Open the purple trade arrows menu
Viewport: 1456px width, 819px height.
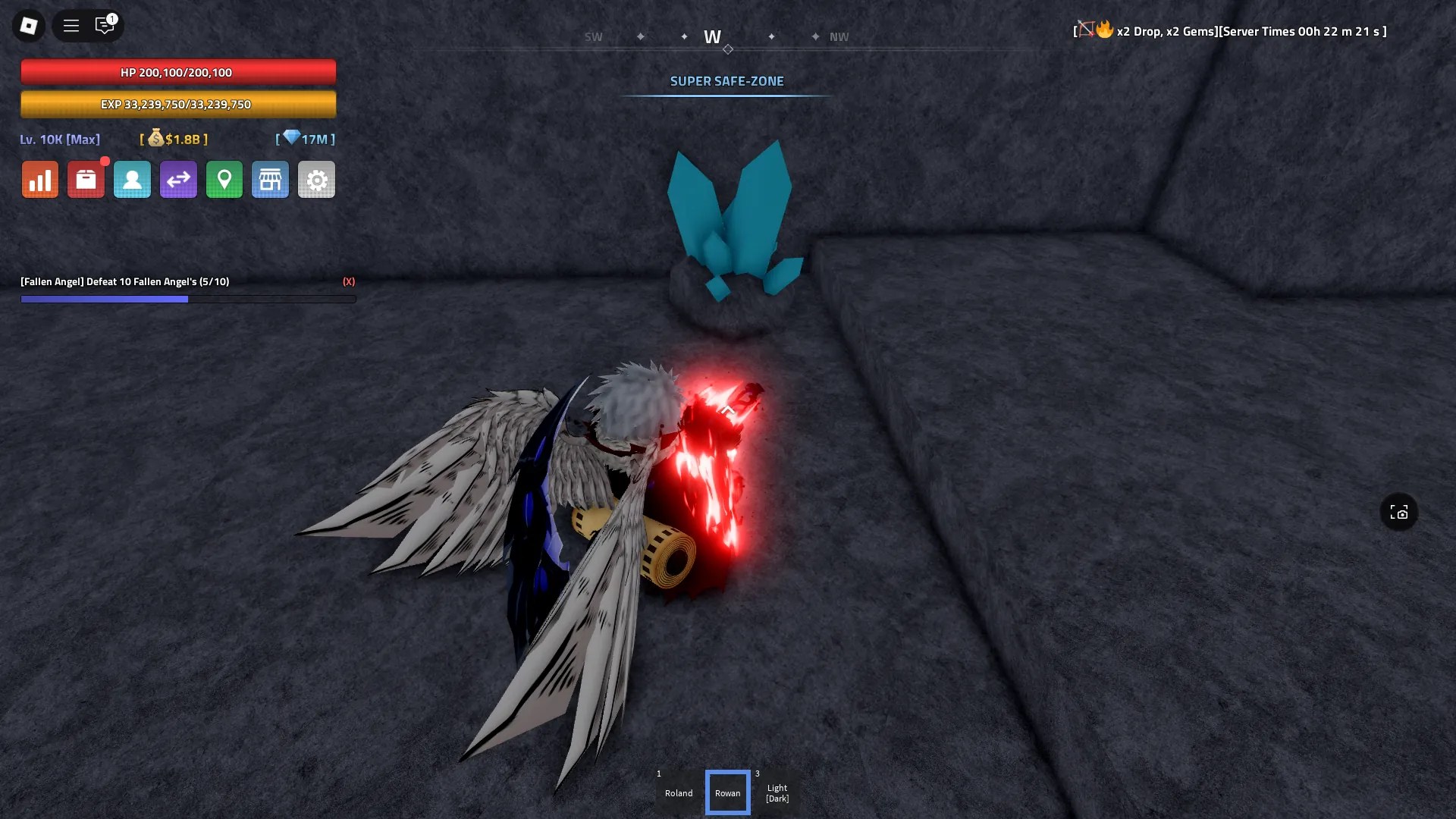(178, 179)
